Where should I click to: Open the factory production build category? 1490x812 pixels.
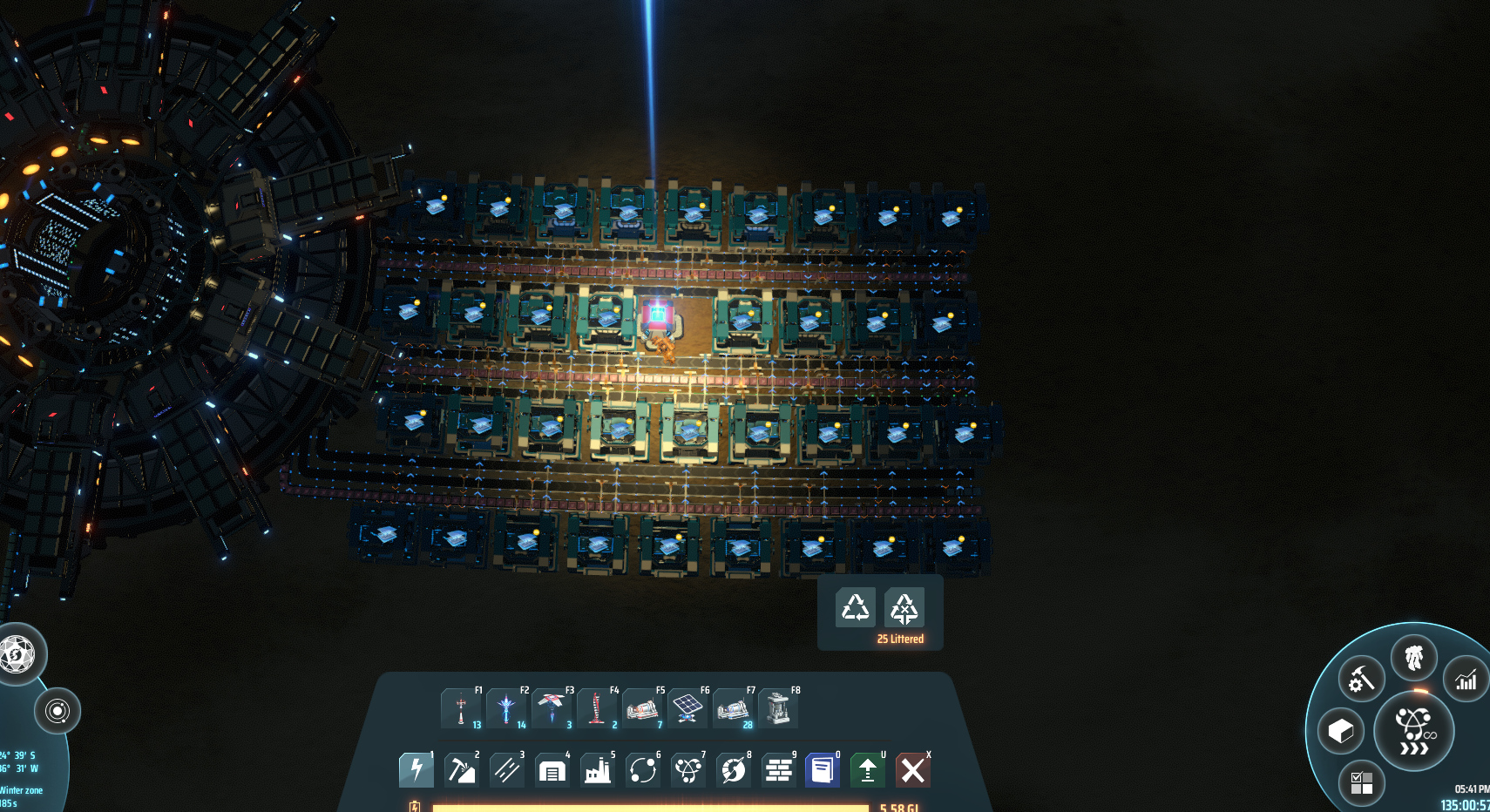597,770
